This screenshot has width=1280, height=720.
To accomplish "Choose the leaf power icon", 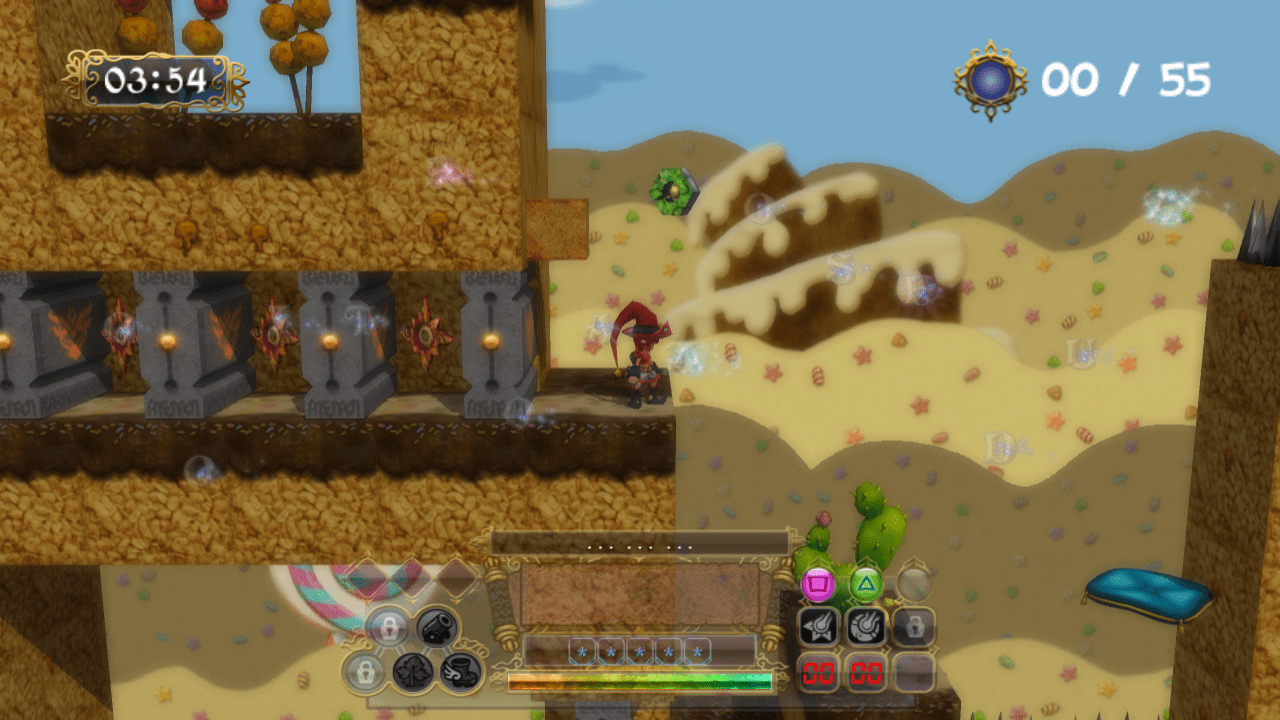I will point(412,671).
